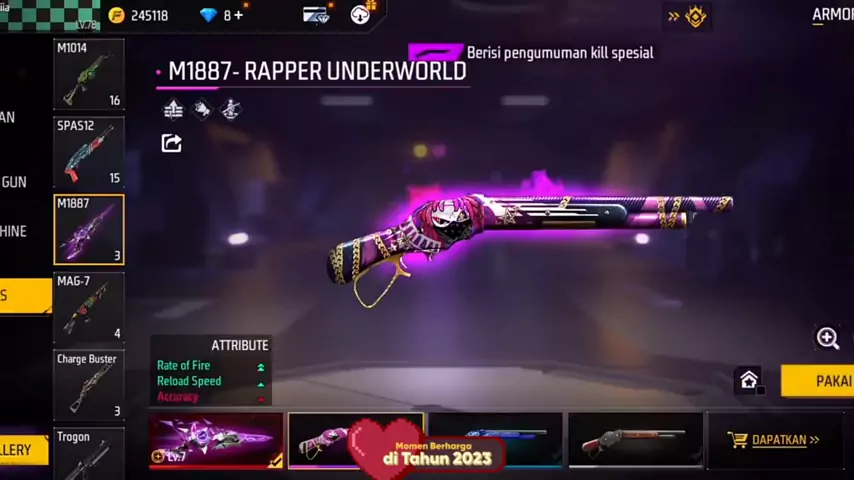Zoom in with the magnifier icon
This screenshot has height=480, width=854.
coord(828,338)
